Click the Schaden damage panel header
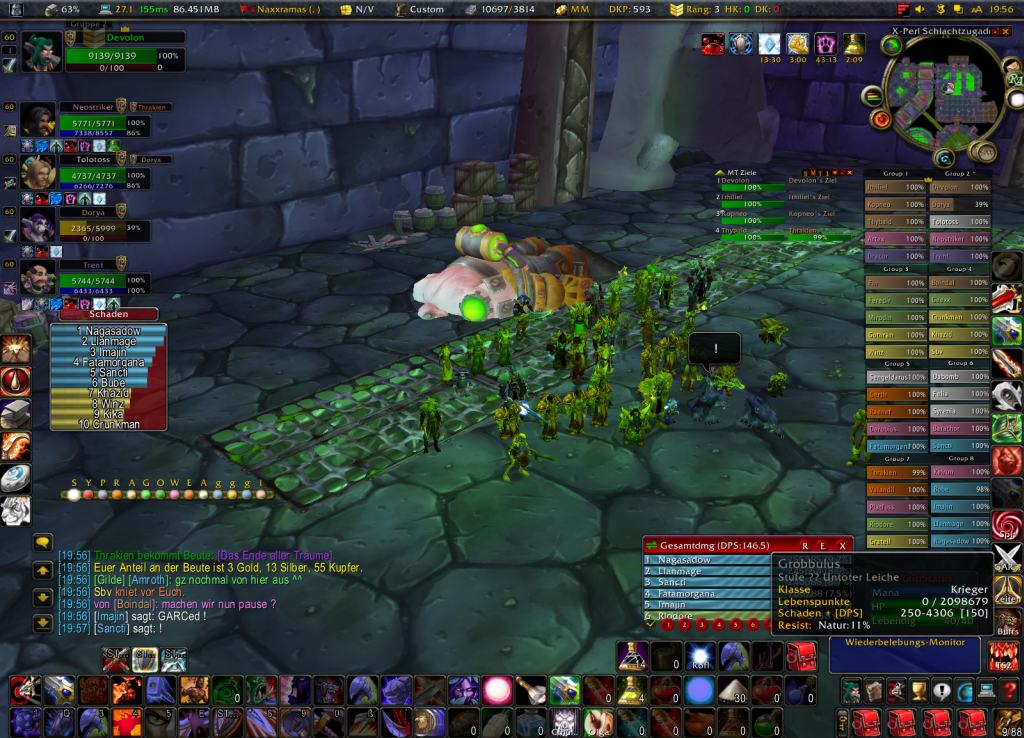Viewport: 1024px width, 738px height. coord(94,314)
